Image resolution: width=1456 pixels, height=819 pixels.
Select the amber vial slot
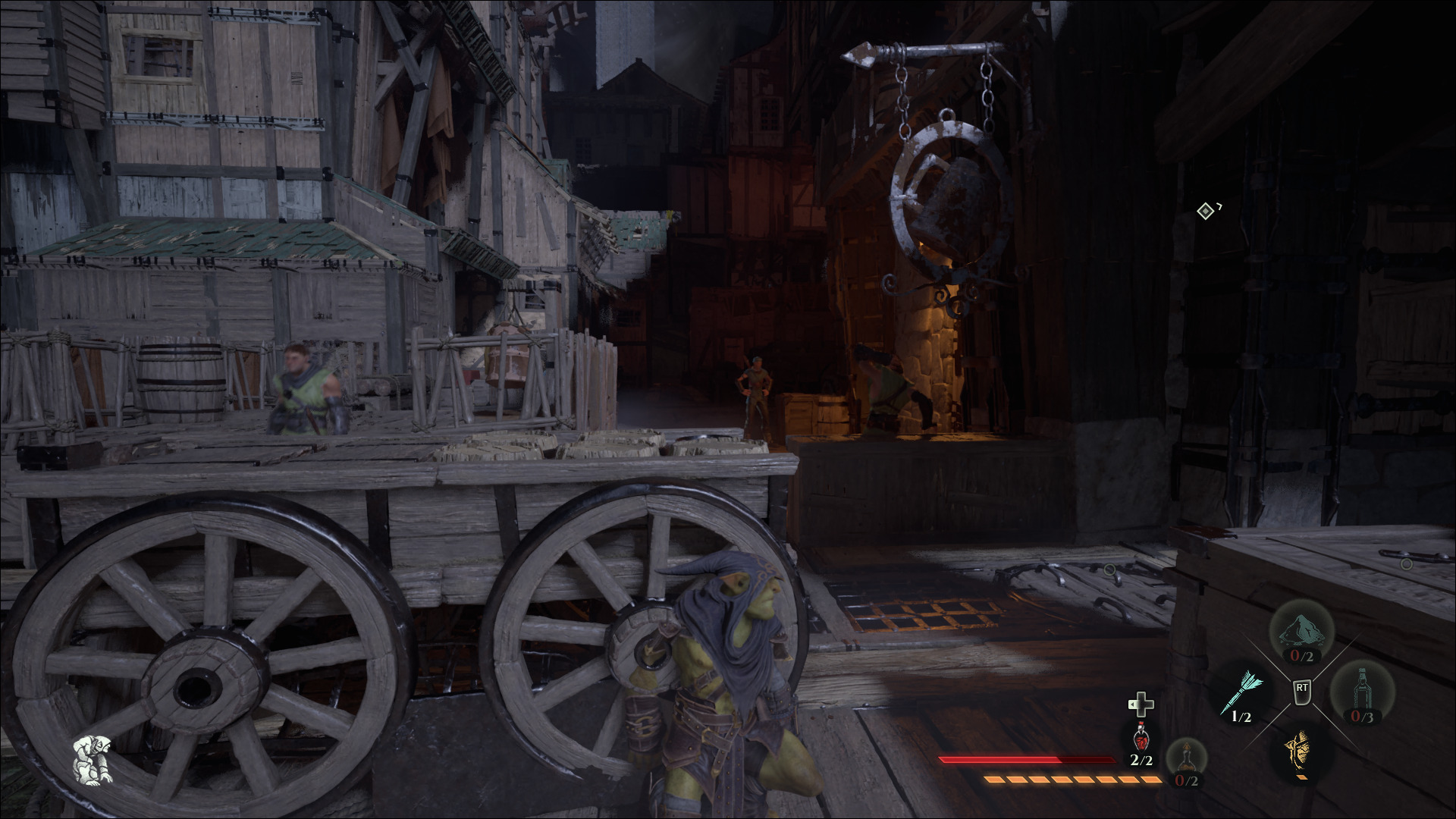[x=1186, y=758]
